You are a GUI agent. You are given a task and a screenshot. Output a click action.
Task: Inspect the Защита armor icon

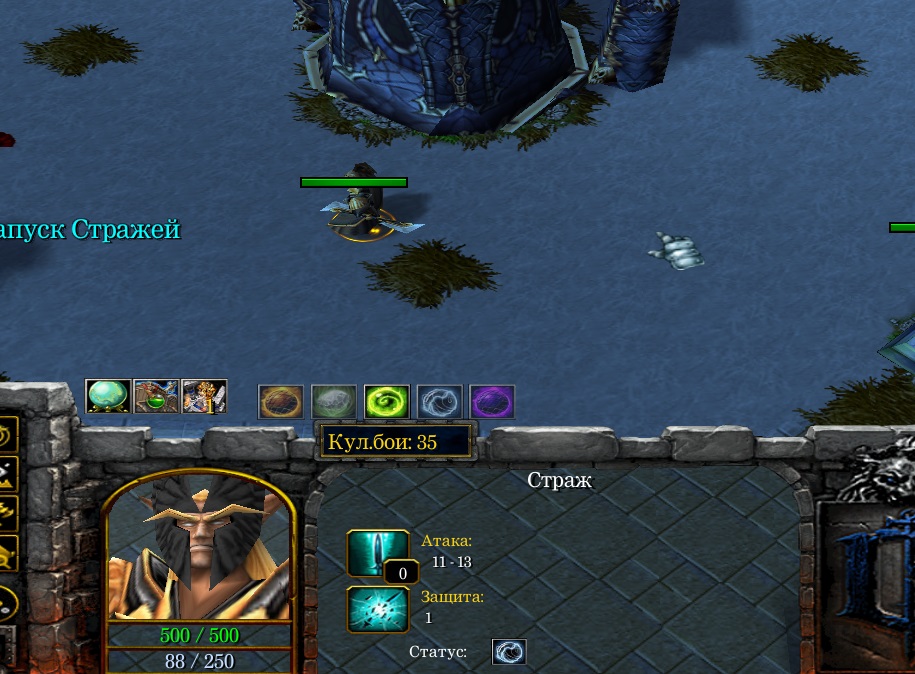pyautogui.click(x=377, y=609)
